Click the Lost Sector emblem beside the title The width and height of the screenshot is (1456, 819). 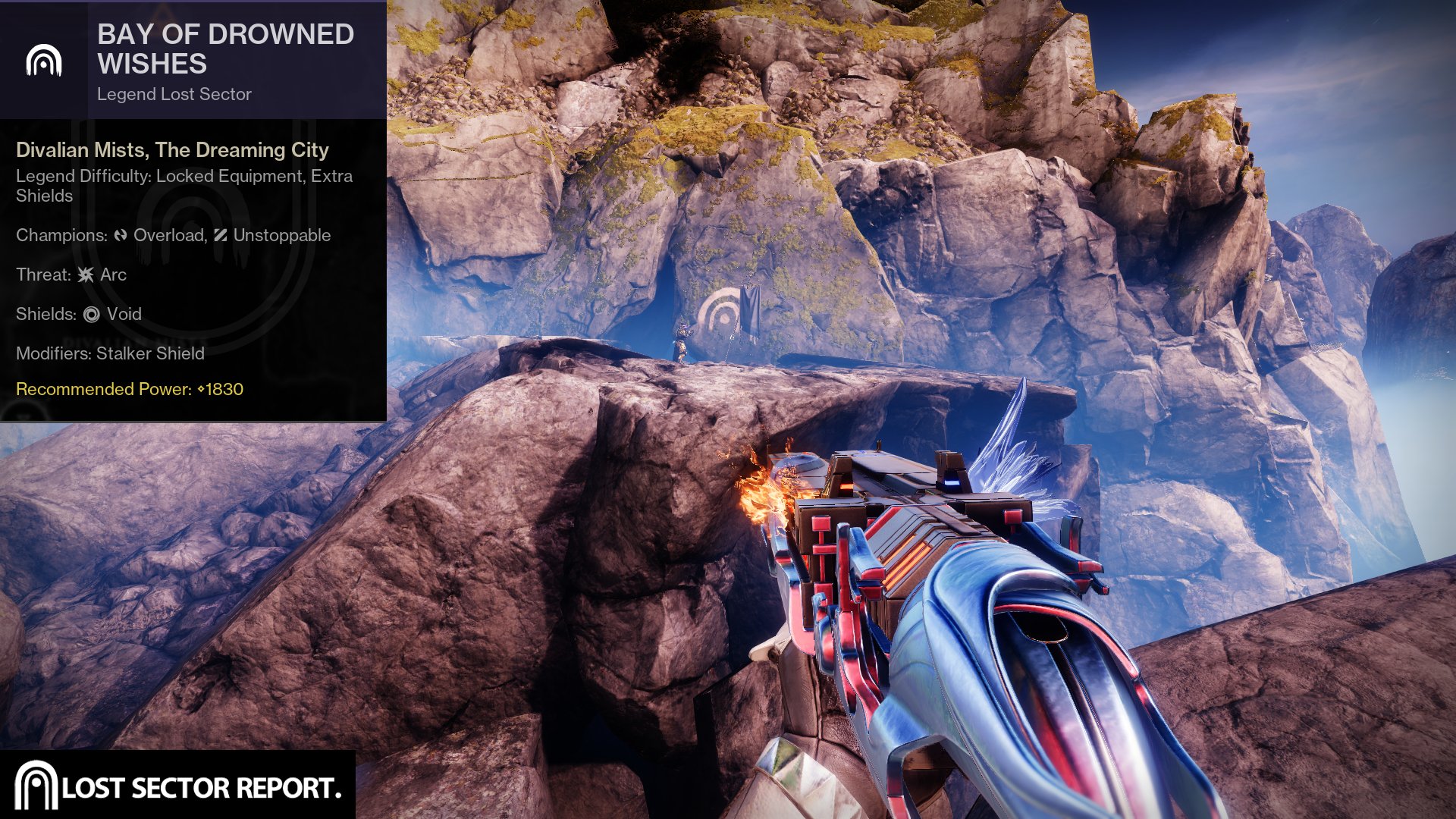click(44, 61)
